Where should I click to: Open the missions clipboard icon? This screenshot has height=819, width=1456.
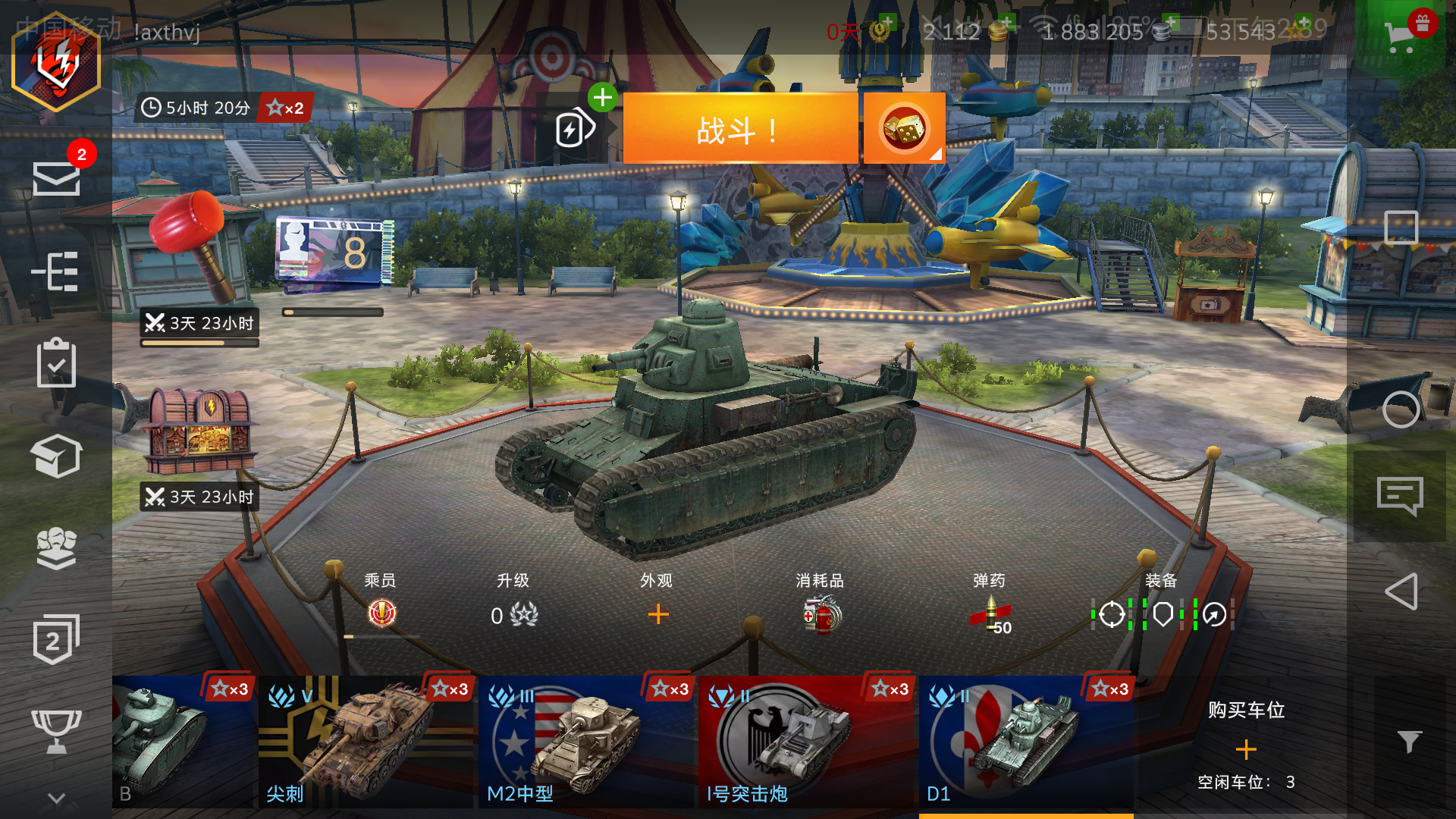[x=57, y=364]
